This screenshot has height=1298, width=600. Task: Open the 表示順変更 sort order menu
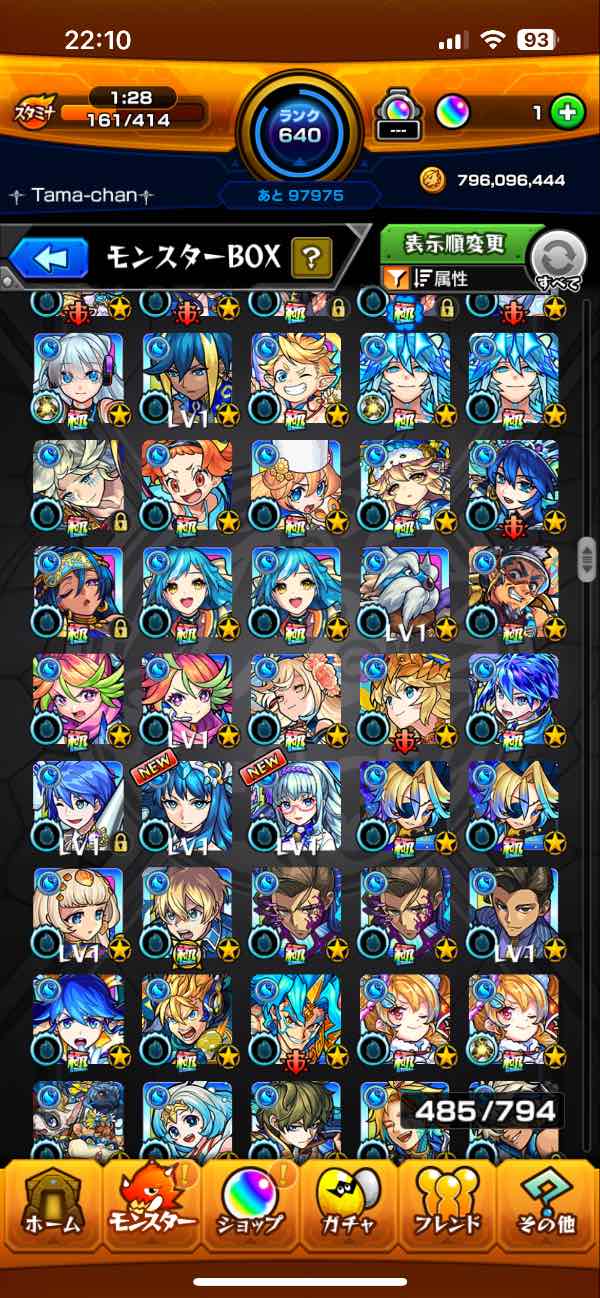(455, 243)
